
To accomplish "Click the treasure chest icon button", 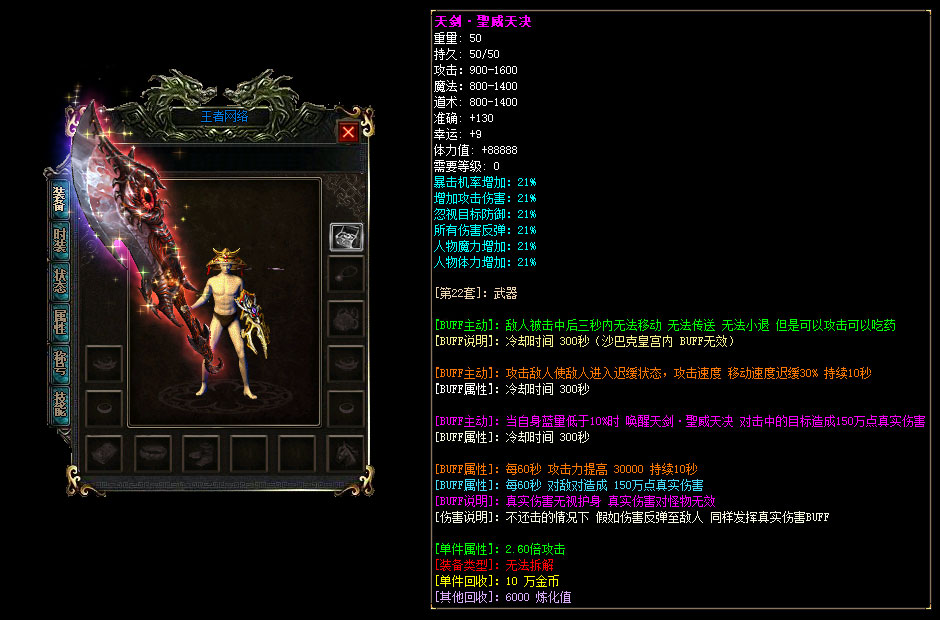I will tap(346, 237).
